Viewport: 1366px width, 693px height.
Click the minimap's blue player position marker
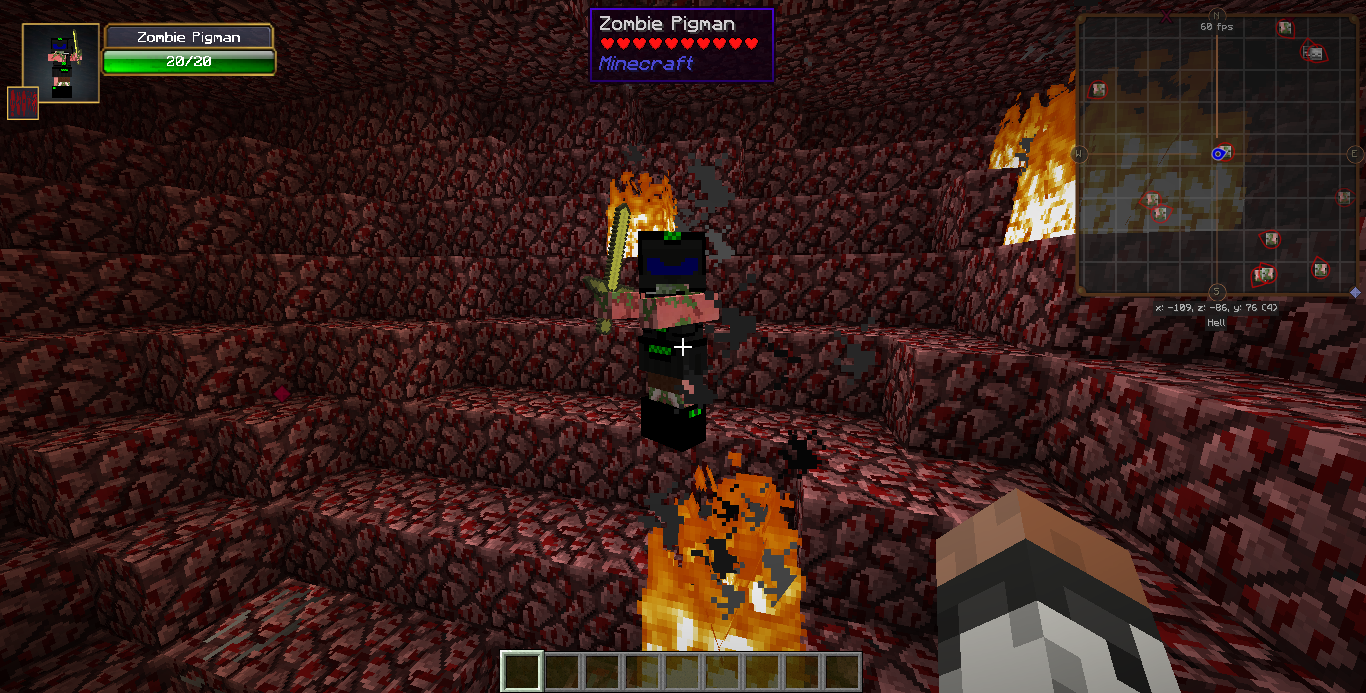coord(1218,153)
